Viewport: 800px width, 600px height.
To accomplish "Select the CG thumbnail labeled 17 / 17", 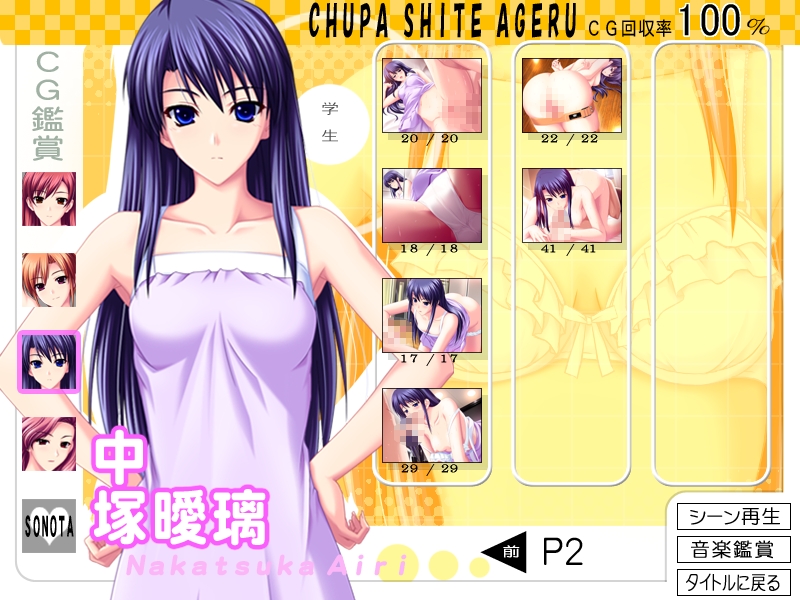I will click(432, 315).
